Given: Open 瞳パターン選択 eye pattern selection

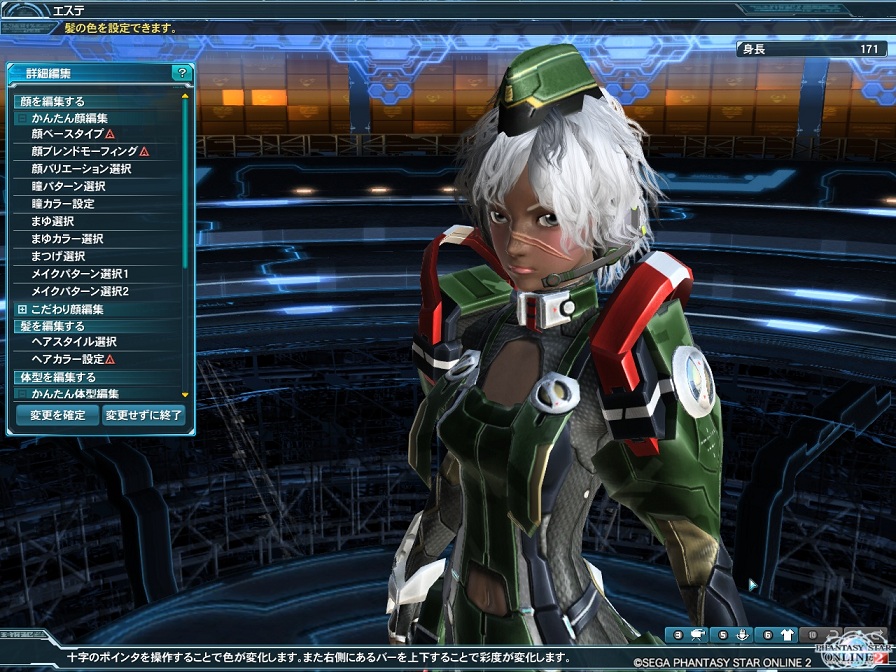Looking at the screenshot, I should (x=68, y=186).
